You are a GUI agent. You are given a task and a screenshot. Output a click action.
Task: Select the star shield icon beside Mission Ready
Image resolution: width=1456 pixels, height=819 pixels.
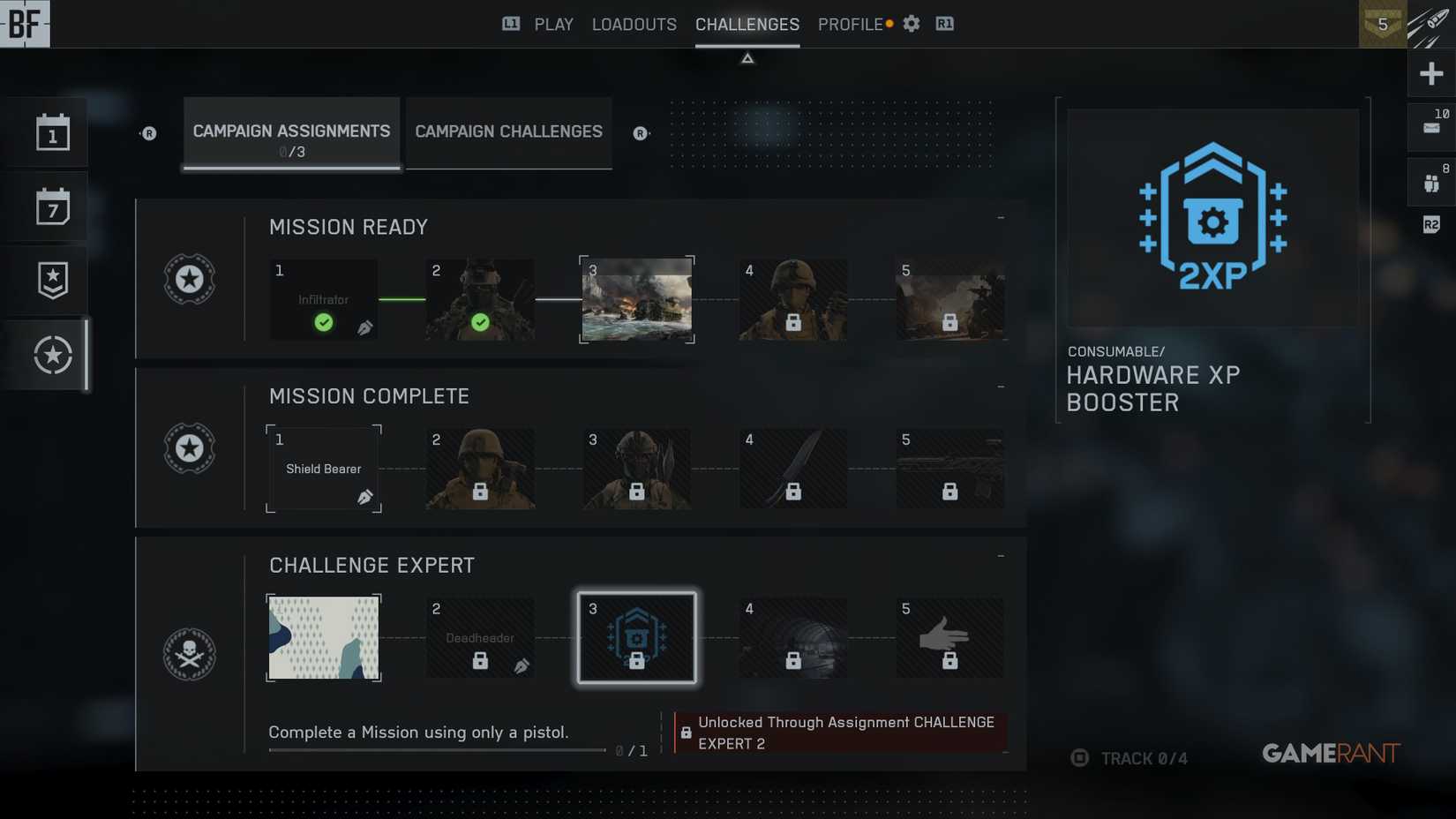(x=189, y=280)
